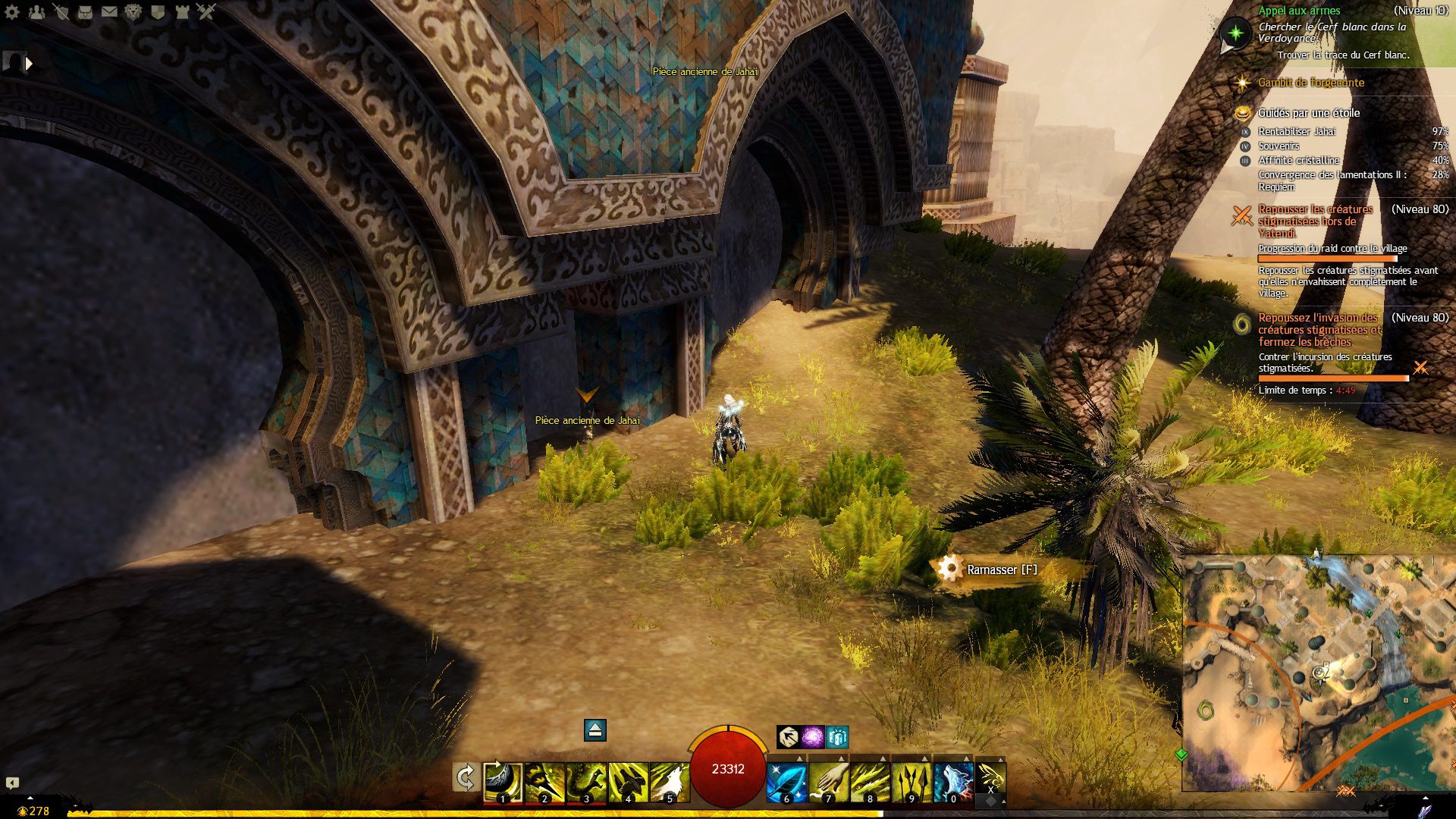Open the contacts and LFG panel
The height and width of the screenshot is (819, 1456).
[36, 11]
